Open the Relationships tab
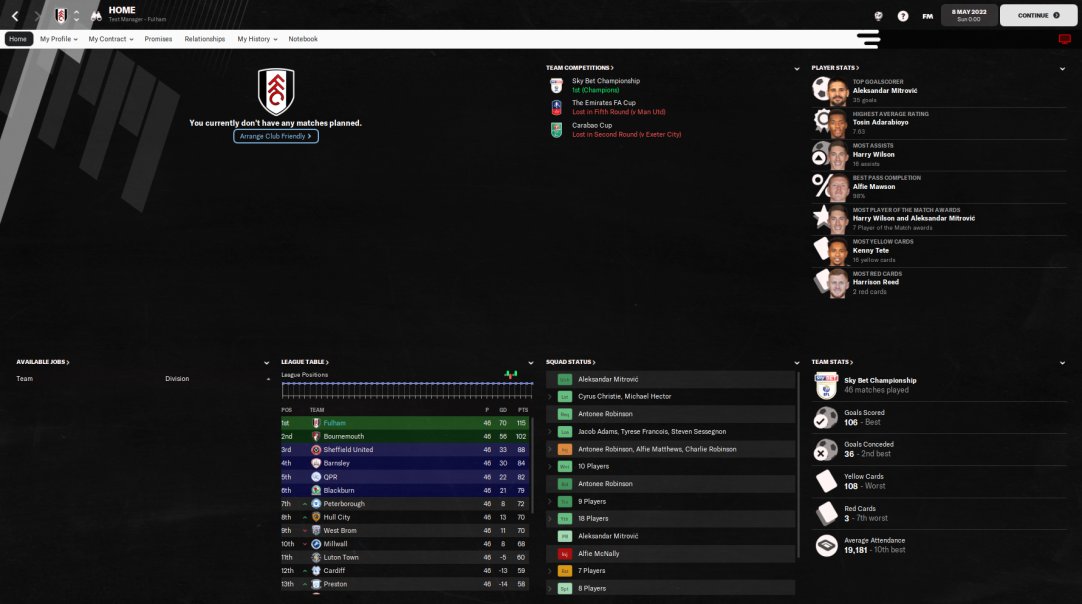Screen dimensions: 1082x604 [x=204, y=39]
